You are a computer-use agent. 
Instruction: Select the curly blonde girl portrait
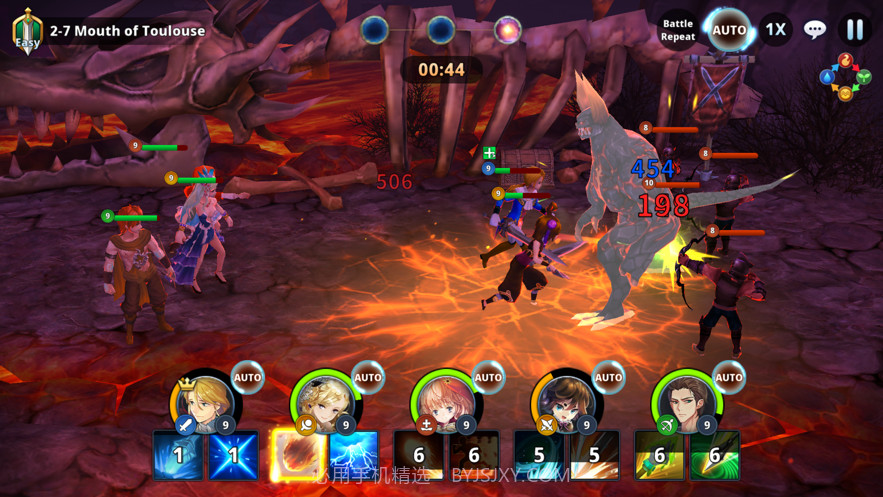(x=325, y=401)
